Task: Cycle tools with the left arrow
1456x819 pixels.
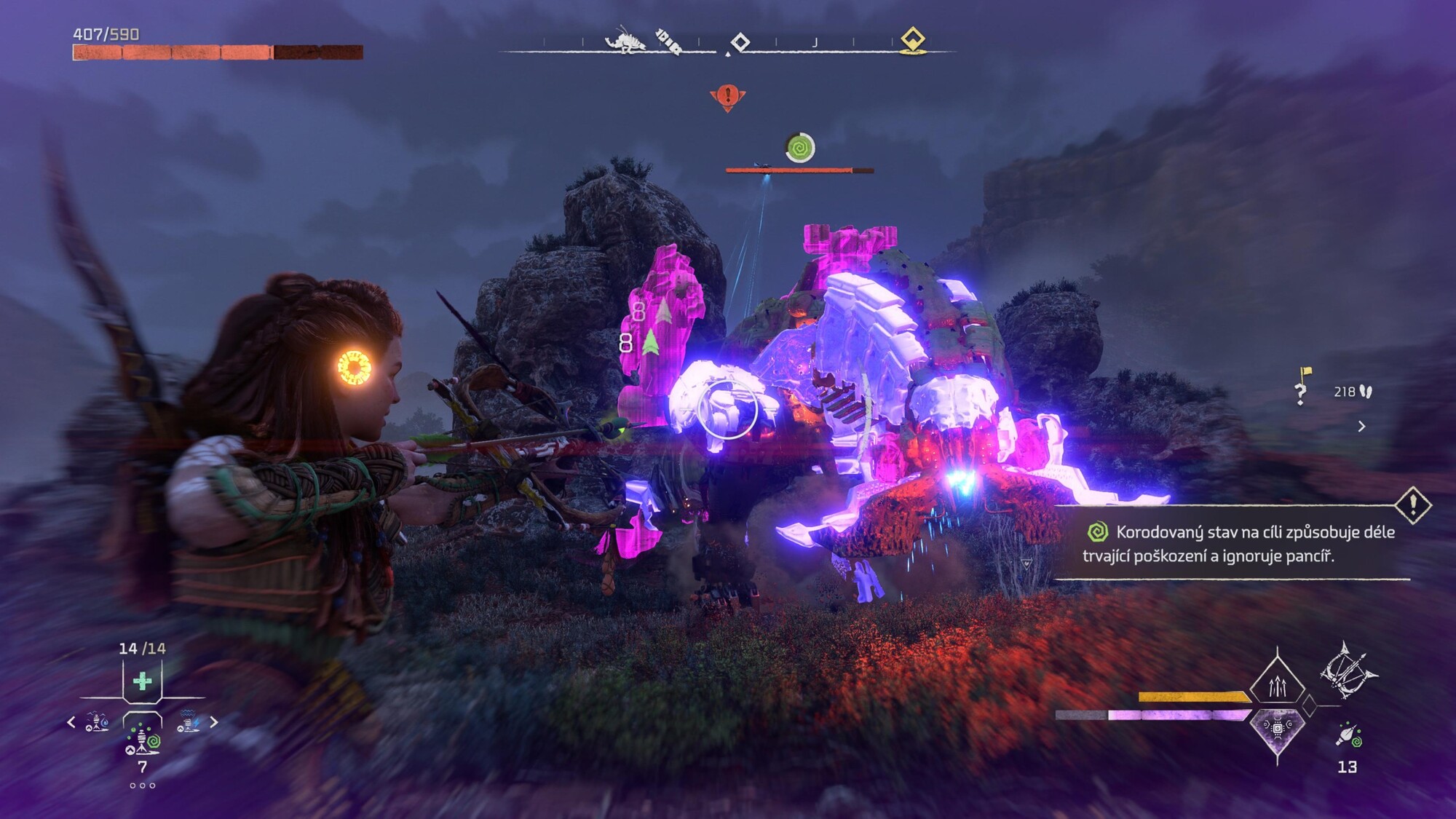Action: click(x=71, y=722)
